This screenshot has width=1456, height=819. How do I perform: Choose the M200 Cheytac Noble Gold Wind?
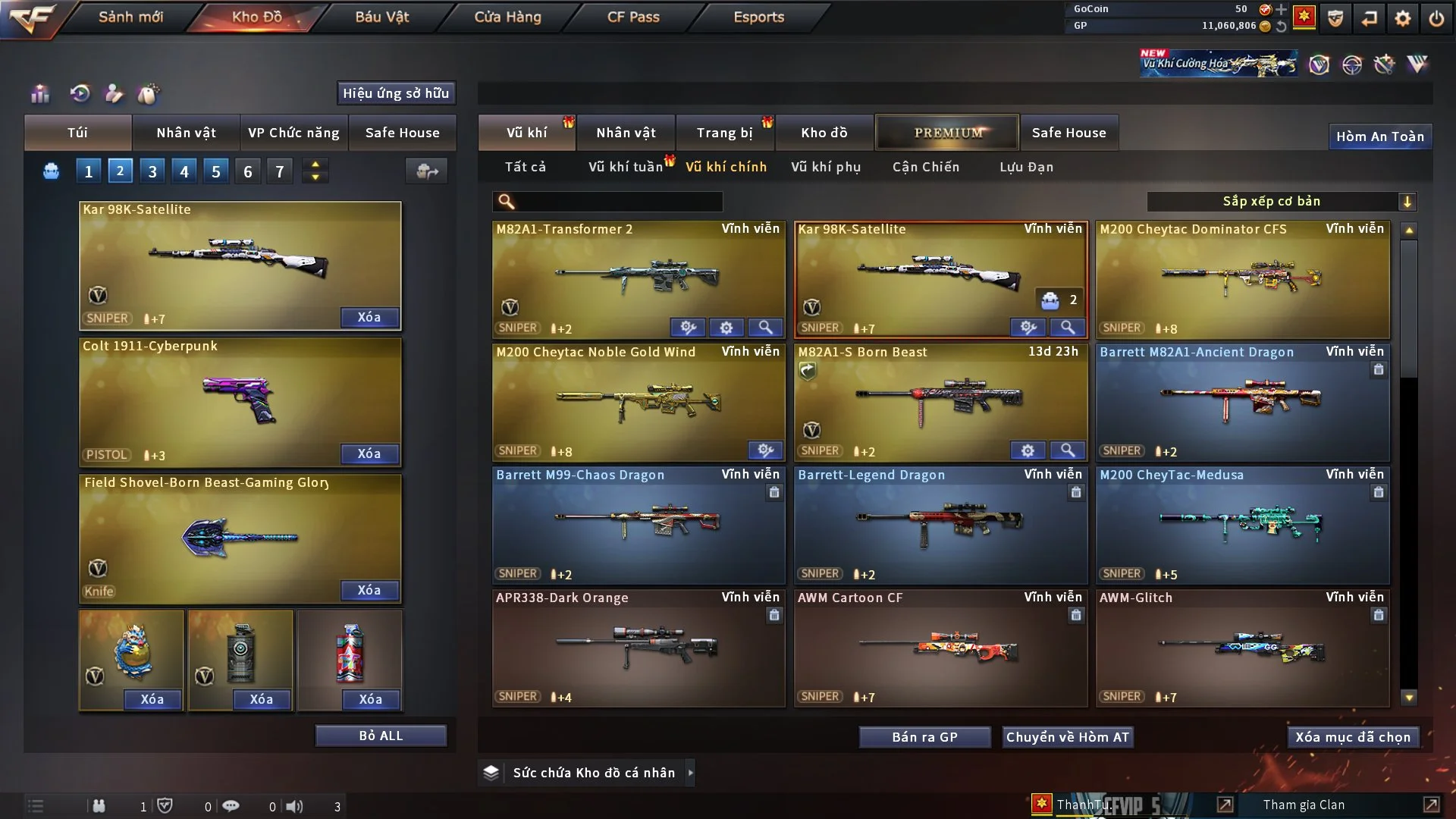click(x=638, y=402)
